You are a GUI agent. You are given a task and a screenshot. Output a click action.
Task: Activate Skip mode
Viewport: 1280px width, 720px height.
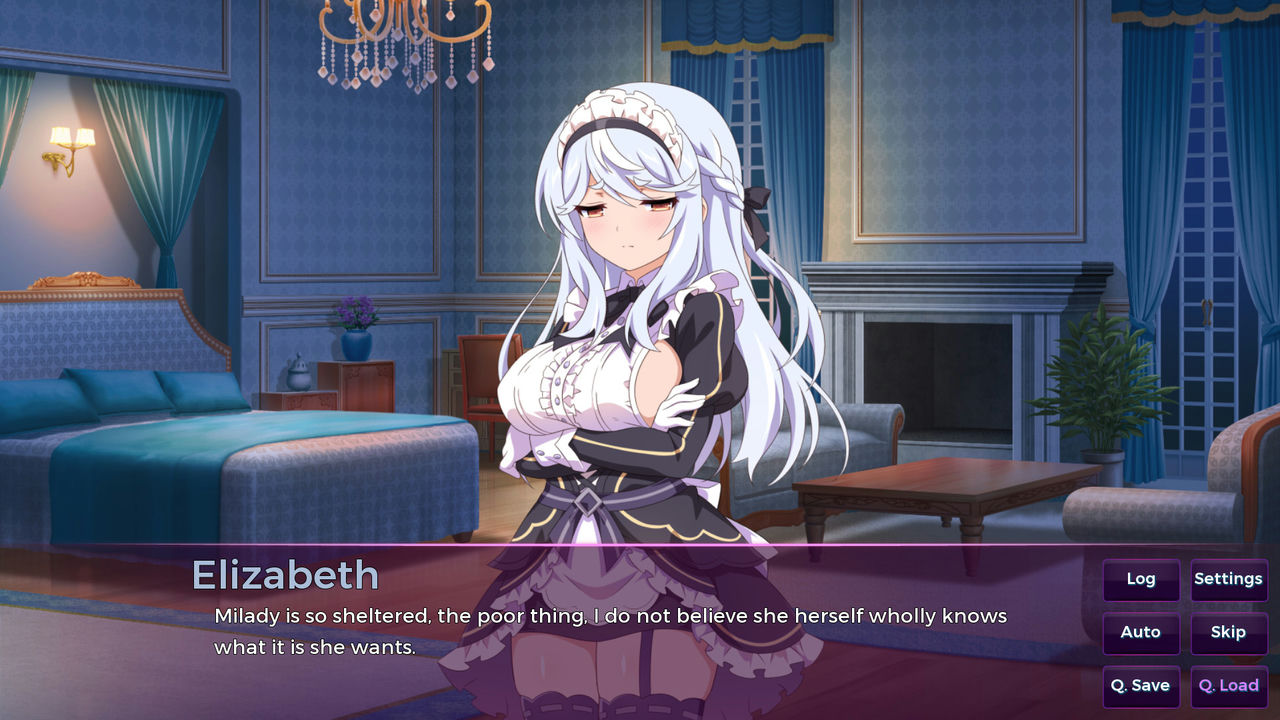click(1229, 633)
